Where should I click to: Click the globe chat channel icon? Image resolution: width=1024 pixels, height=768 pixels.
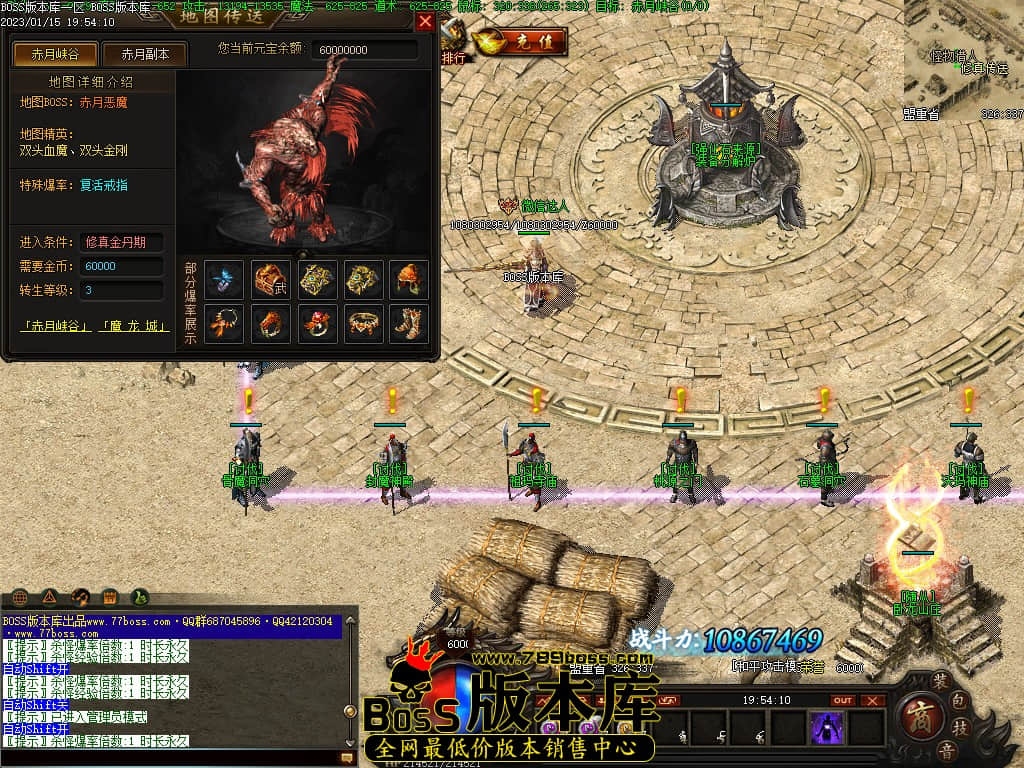click(x=19, y=597)
